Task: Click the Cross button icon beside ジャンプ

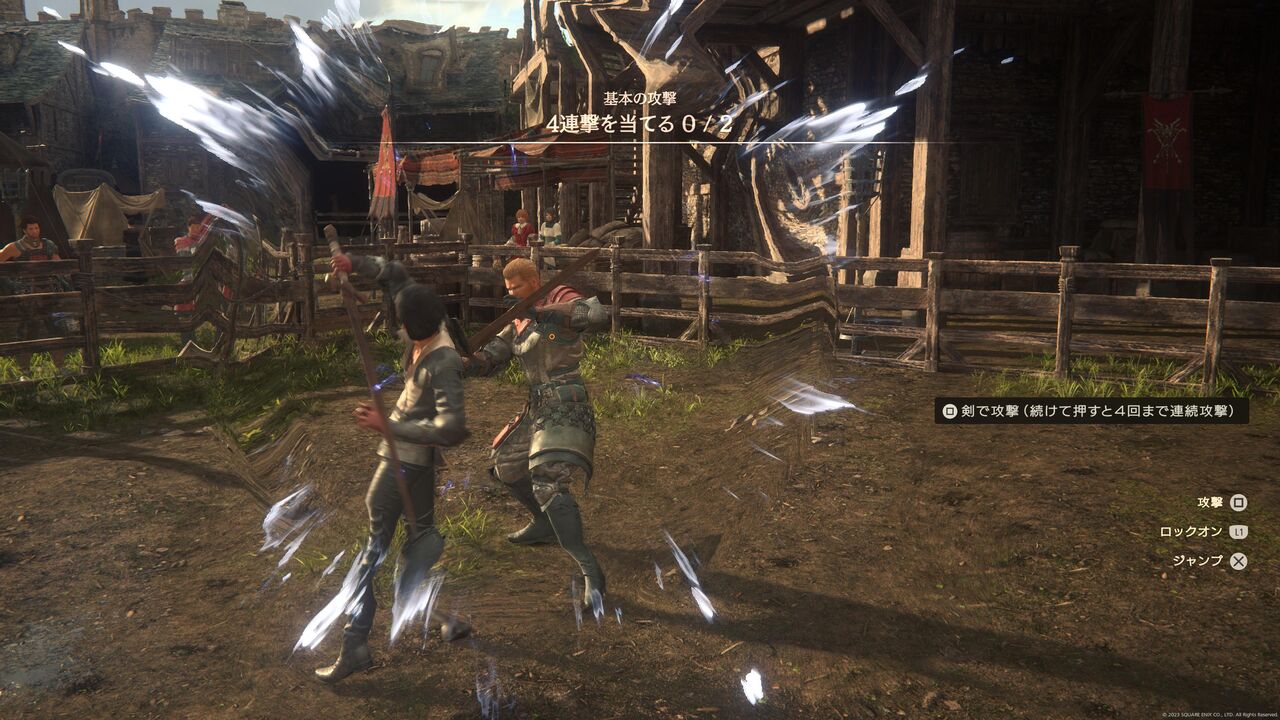Action: click(x=1239, y=561)
